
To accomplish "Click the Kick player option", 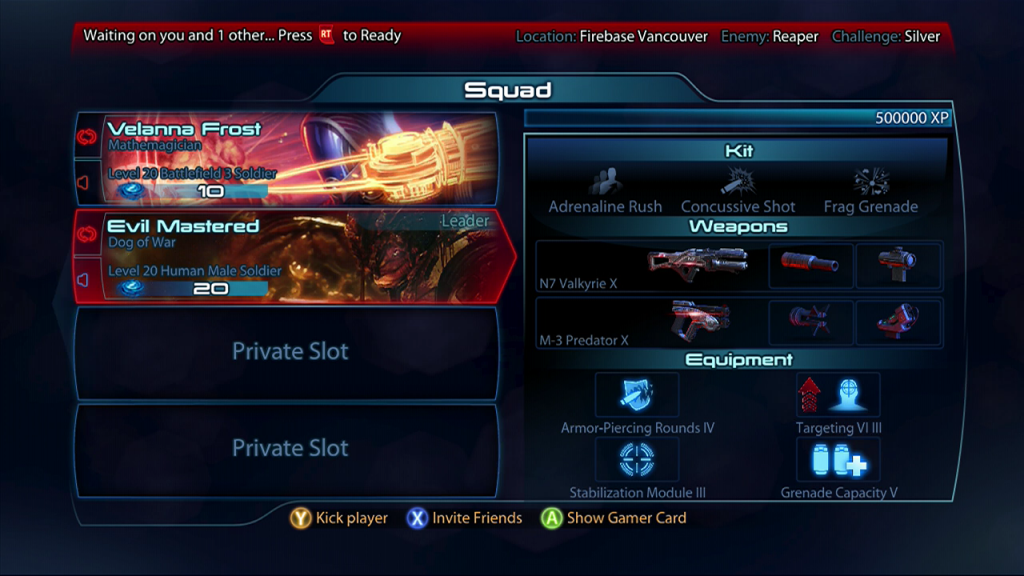I will (x=340, y=518).
